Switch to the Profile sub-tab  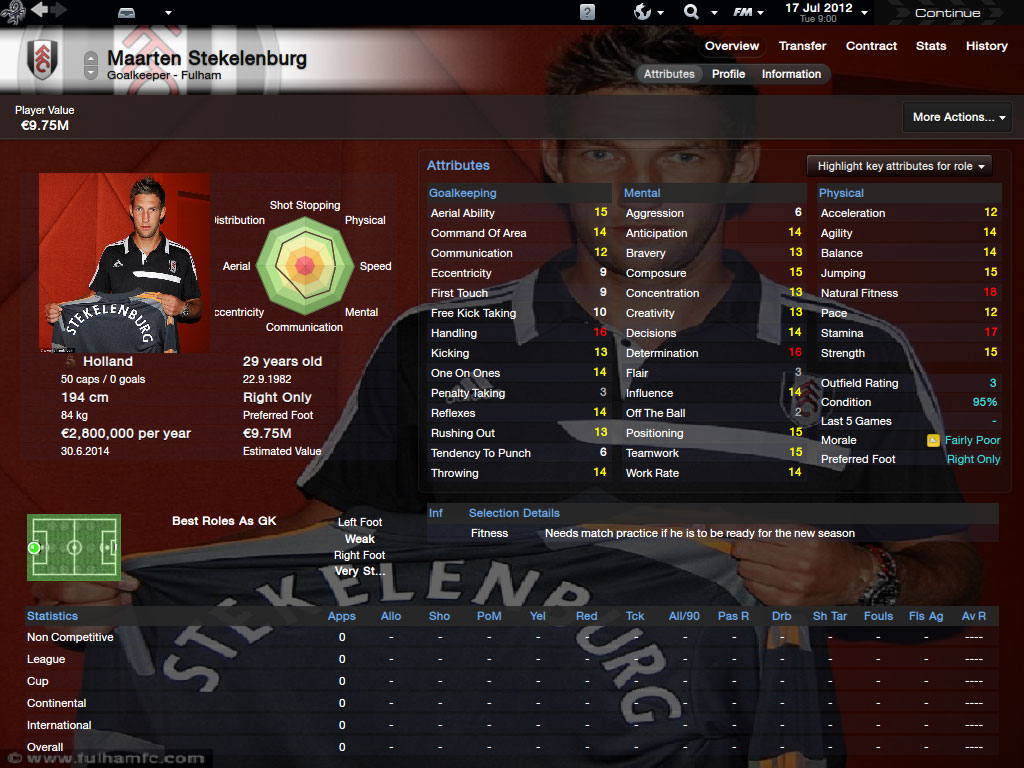pos(728,74)
